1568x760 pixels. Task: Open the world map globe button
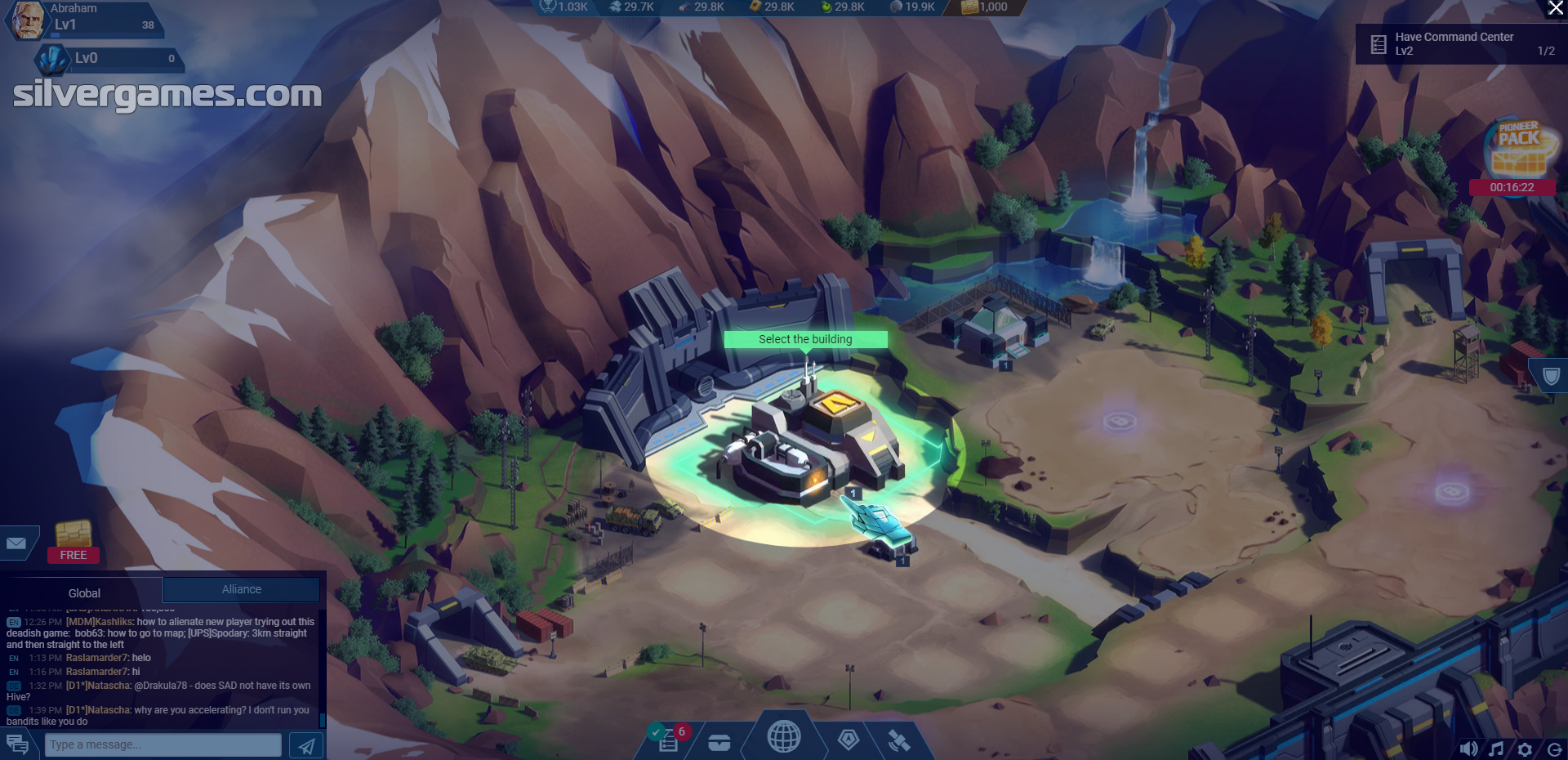coord(783,736)
